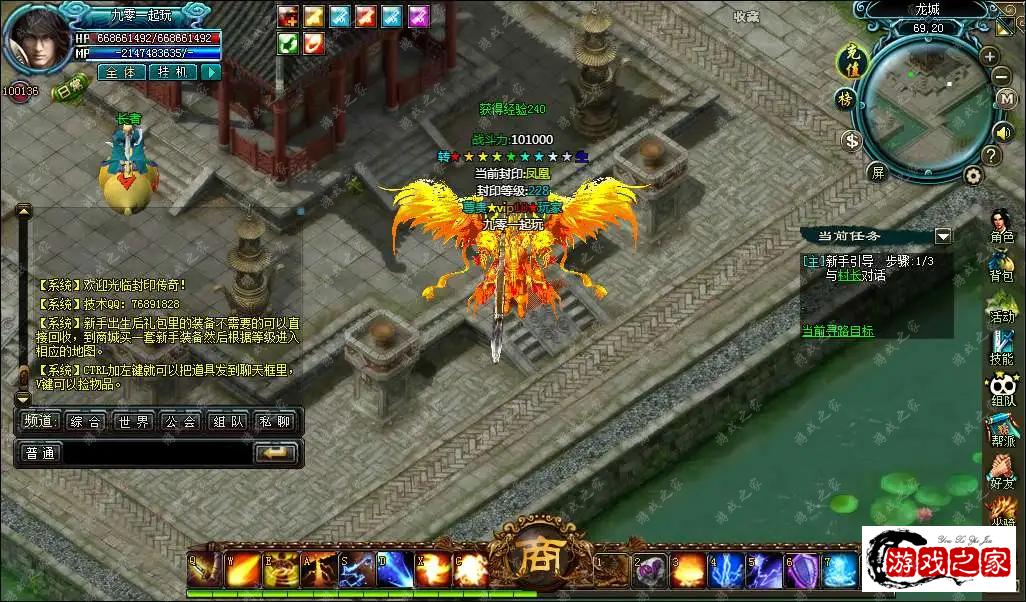Click the 当前寻路目标 pathfinding link
The height and width of the screenshot is (602, 1026).
pos(838,331)
